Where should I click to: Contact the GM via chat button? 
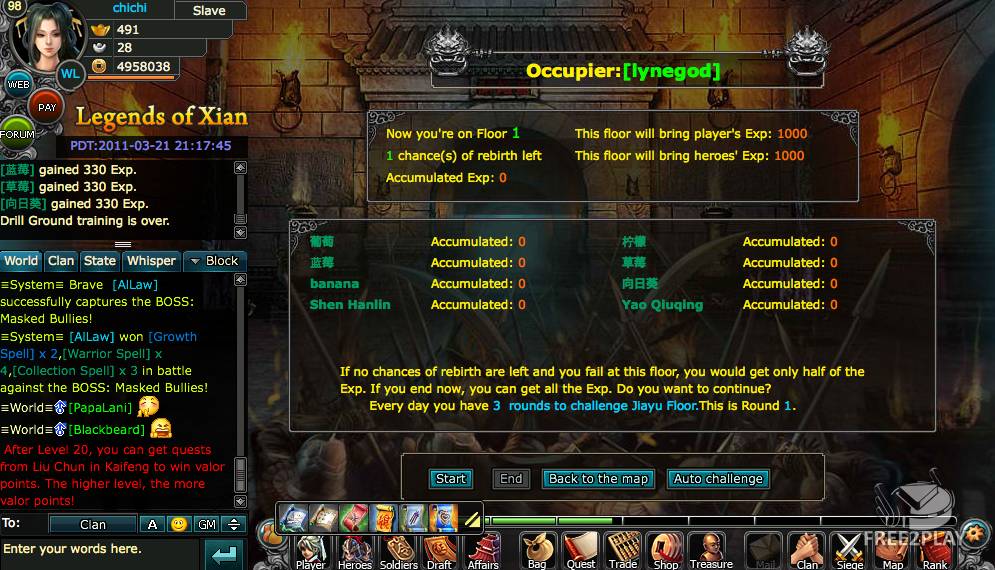[x=205, y=524]
